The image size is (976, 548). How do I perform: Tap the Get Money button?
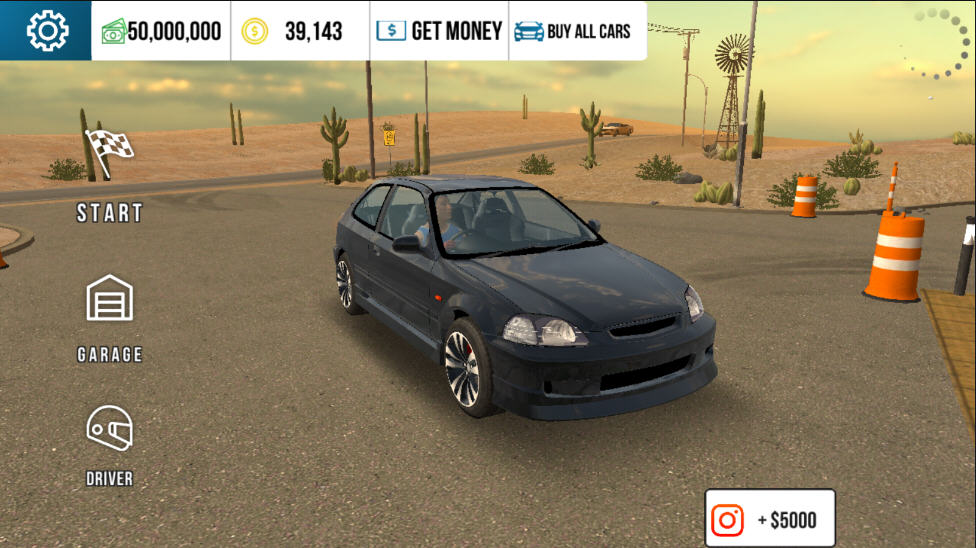point(439,31)
